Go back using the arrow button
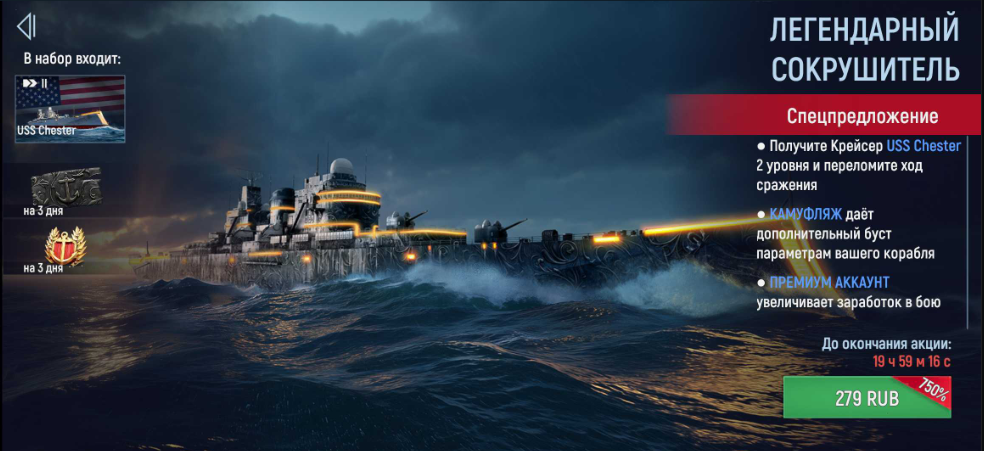Image resolution: width=984 pixels, height=451 pixels. click(27, 26)
